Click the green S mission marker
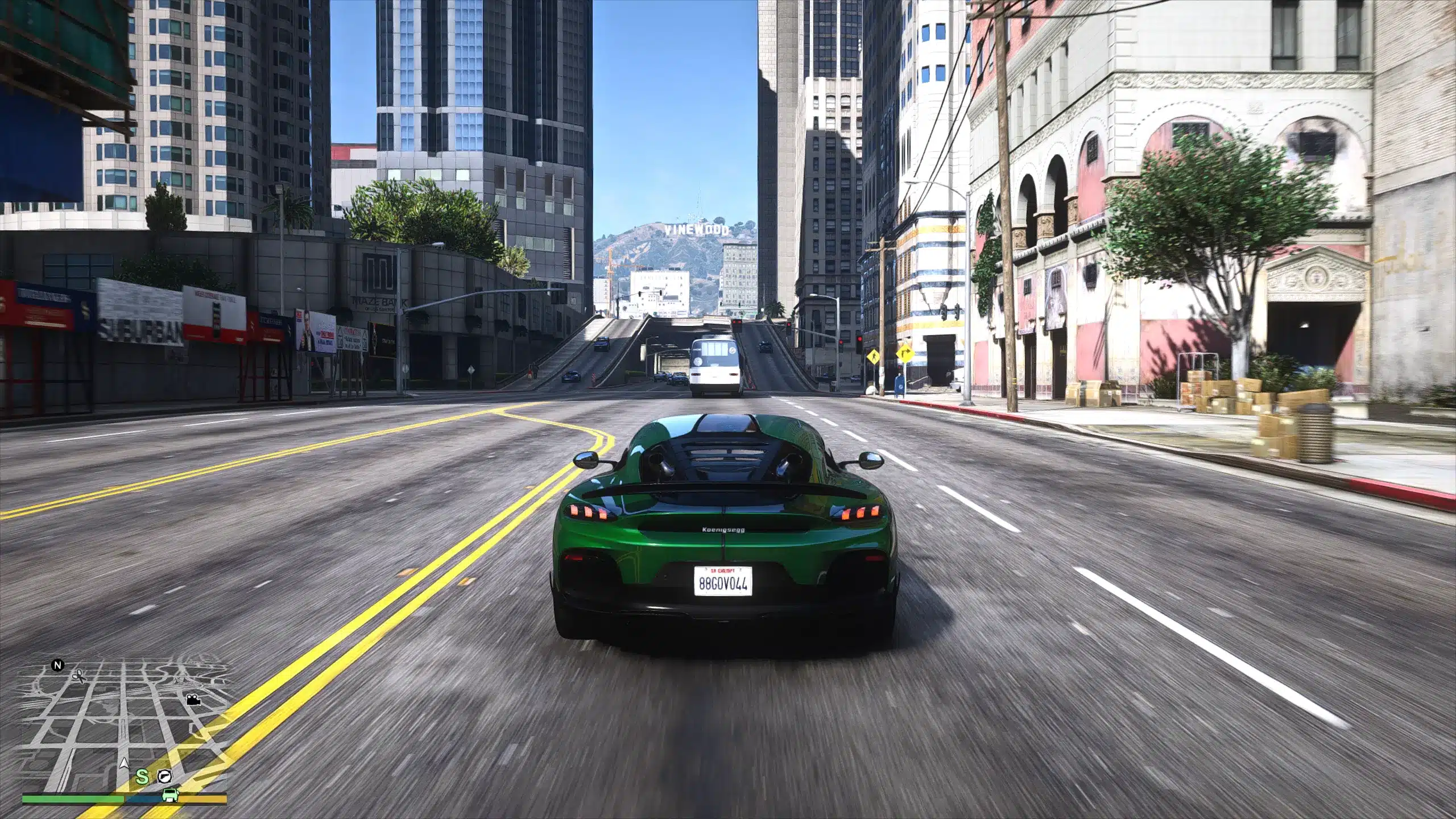Viewport: 1456px width, 819px height. pos(143,776)
